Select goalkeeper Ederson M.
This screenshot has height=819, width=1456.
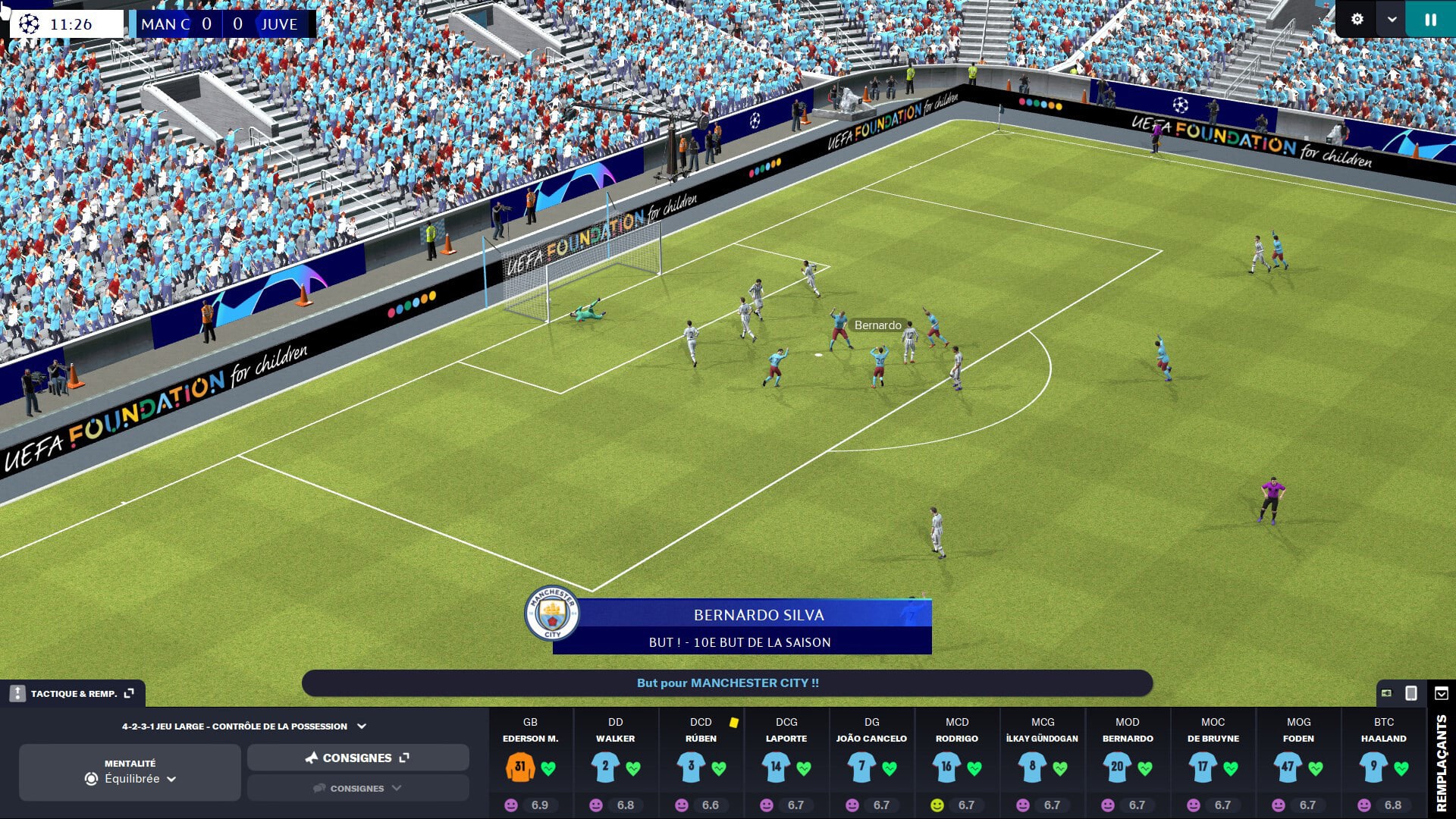coord(530,764)
